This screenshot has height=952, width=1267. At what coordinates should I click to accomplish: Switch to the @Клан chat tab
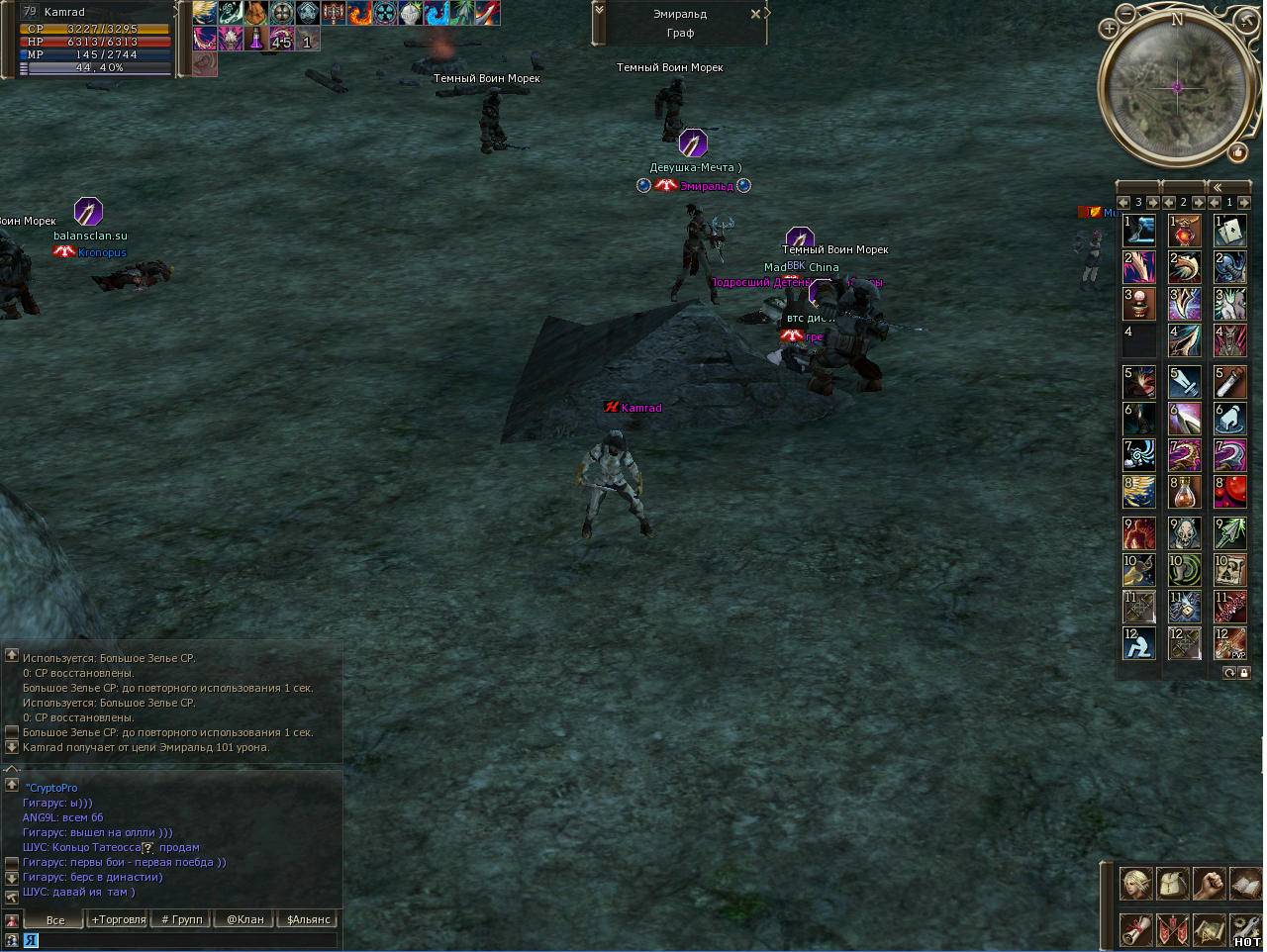coord(244,919)
